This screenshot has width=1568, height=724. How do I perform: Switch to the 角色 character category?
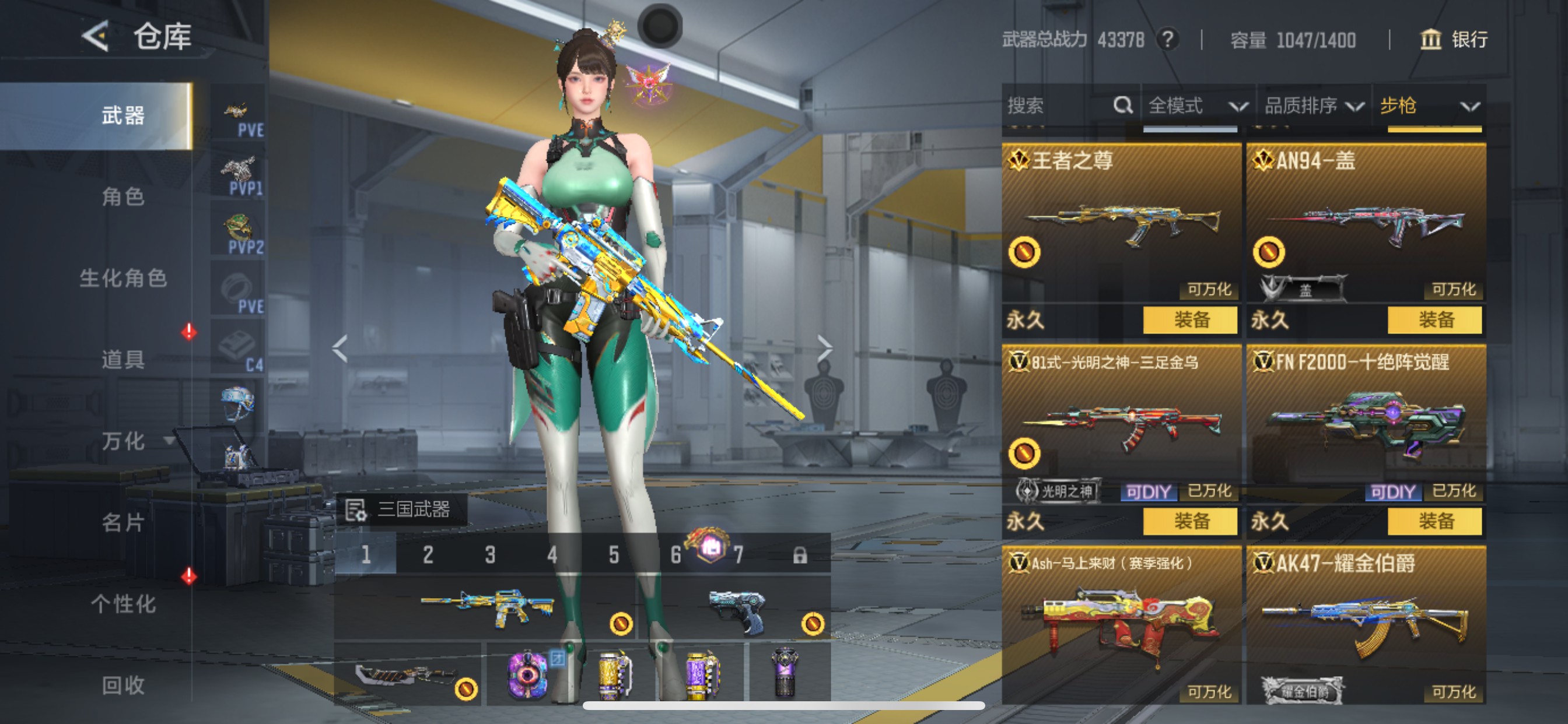[123, 196]
